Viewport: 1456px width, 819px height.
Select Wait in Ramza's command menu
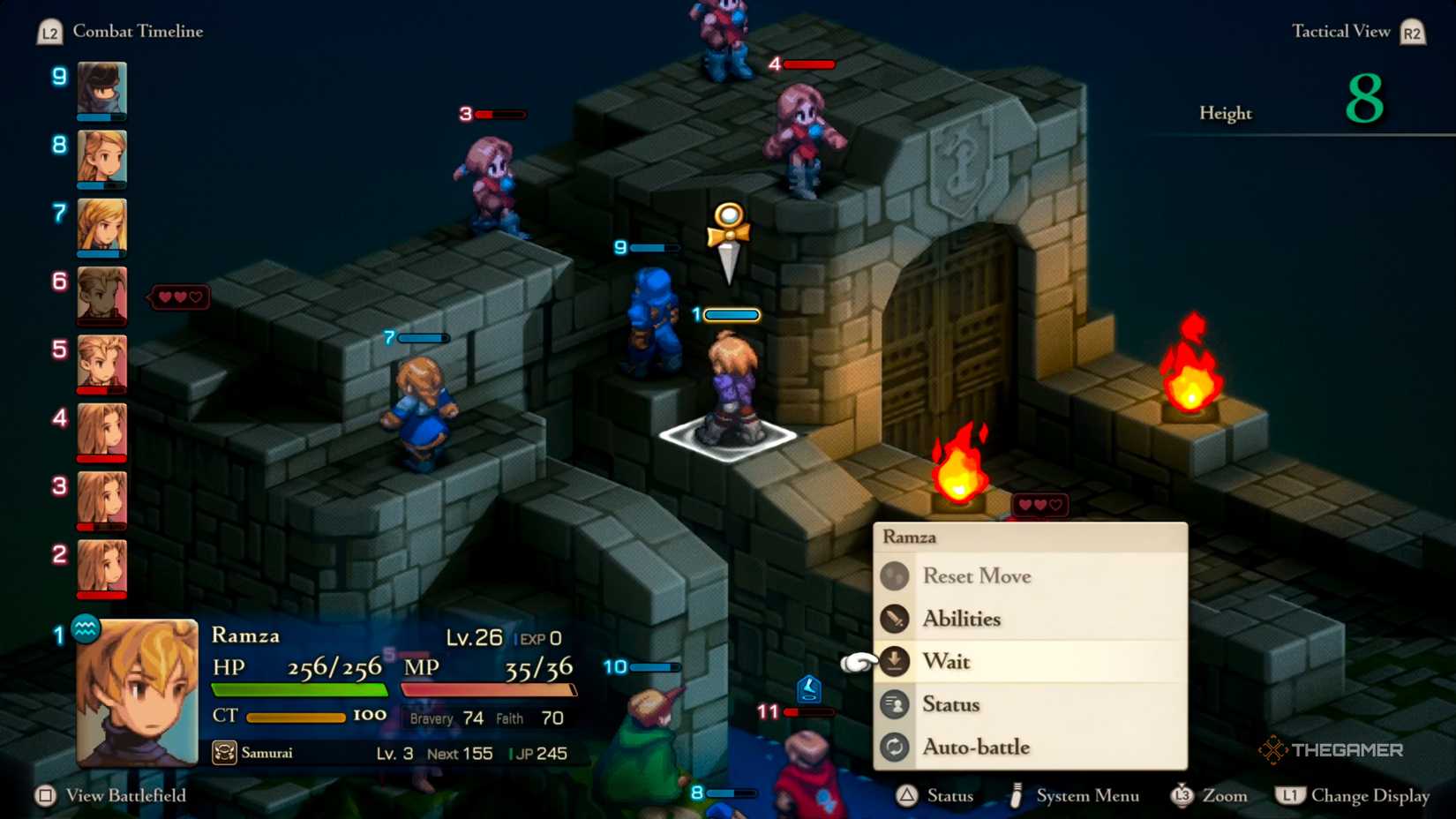click(x=945, y=661)
